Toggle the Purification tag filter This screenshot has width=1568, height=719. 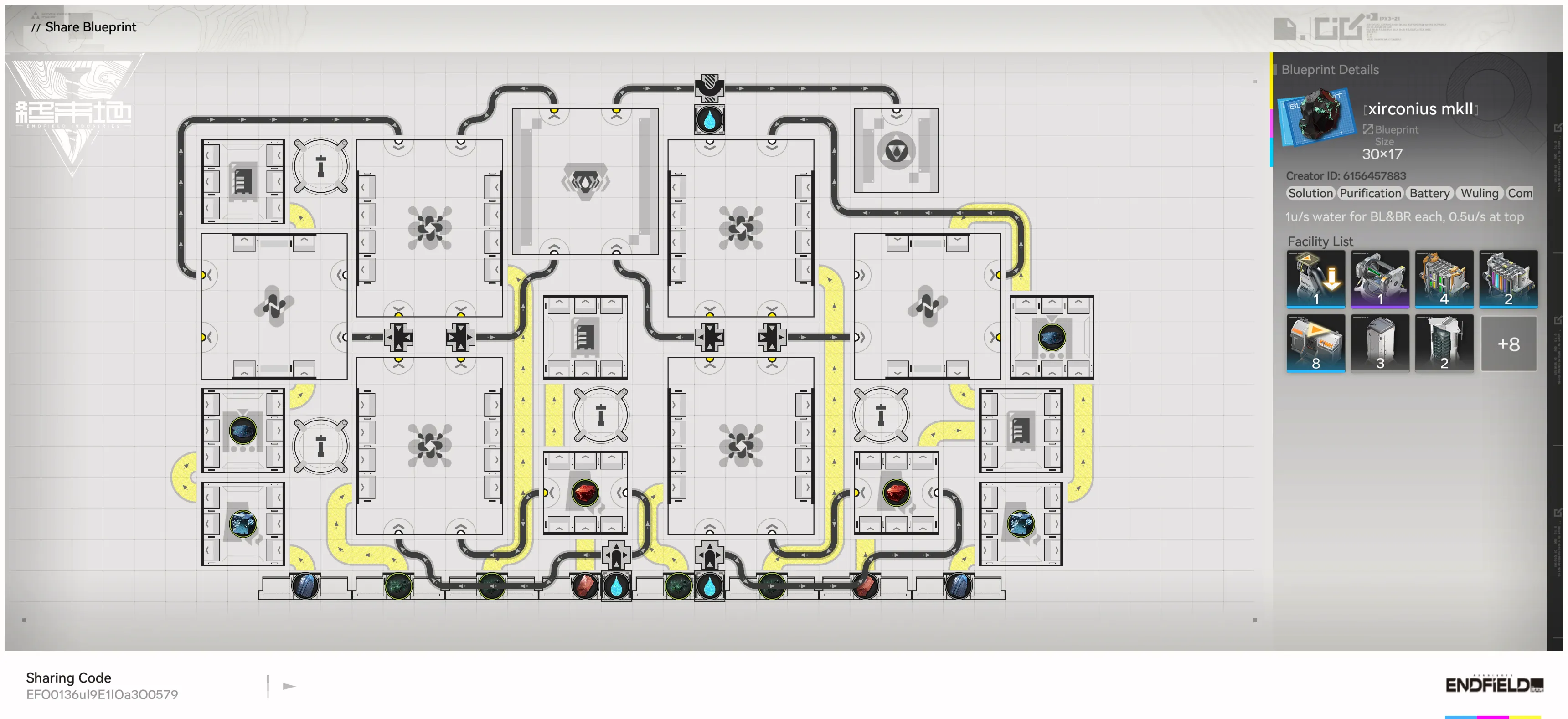[x=1370, y=194]
